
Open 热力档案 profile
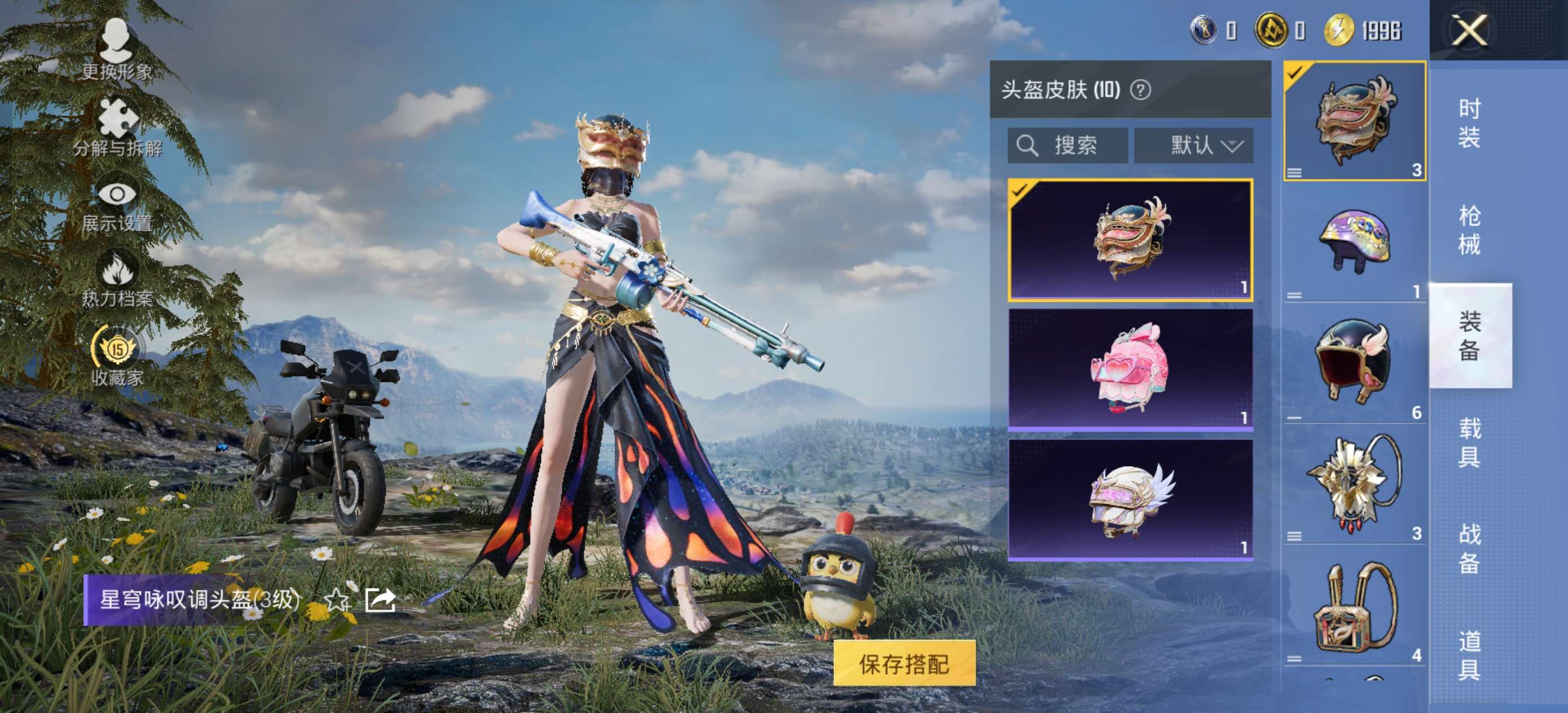pos(117,280)
